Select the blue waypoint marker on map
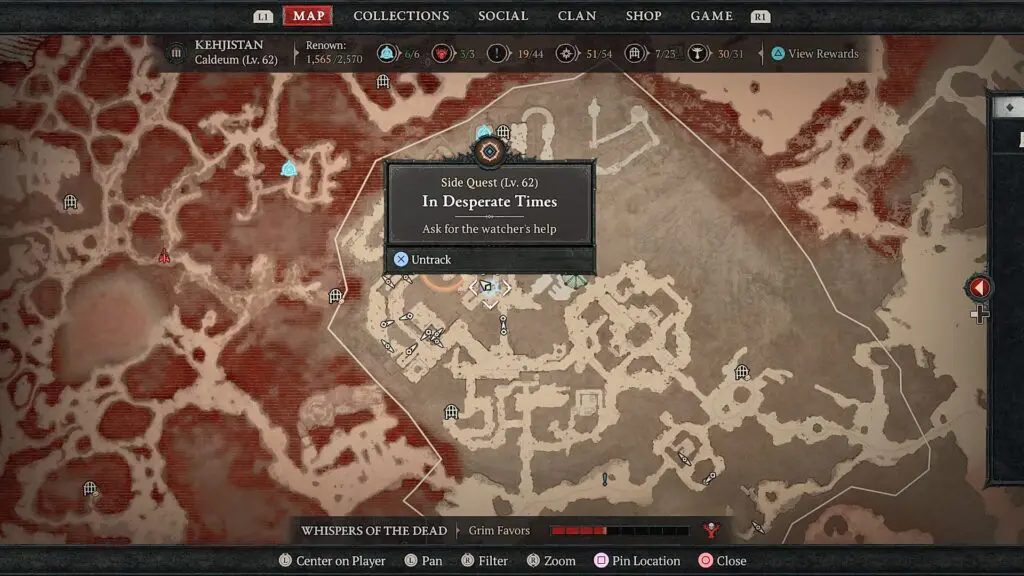The height and width of the screenshot is (576, 1024). click(289, 168)
